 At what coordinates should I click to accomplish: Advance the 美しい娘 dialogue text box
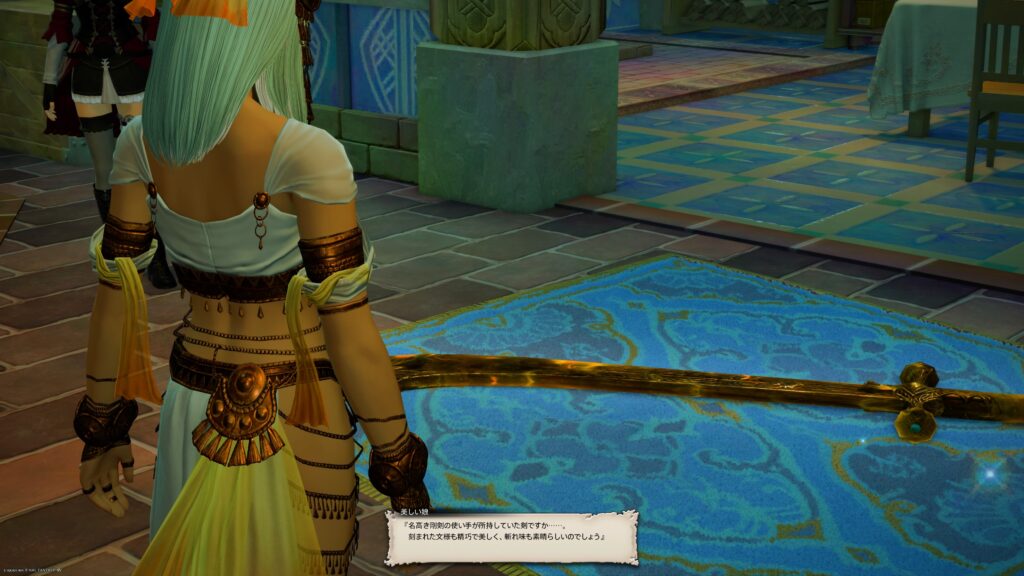[x=511, y=537]
